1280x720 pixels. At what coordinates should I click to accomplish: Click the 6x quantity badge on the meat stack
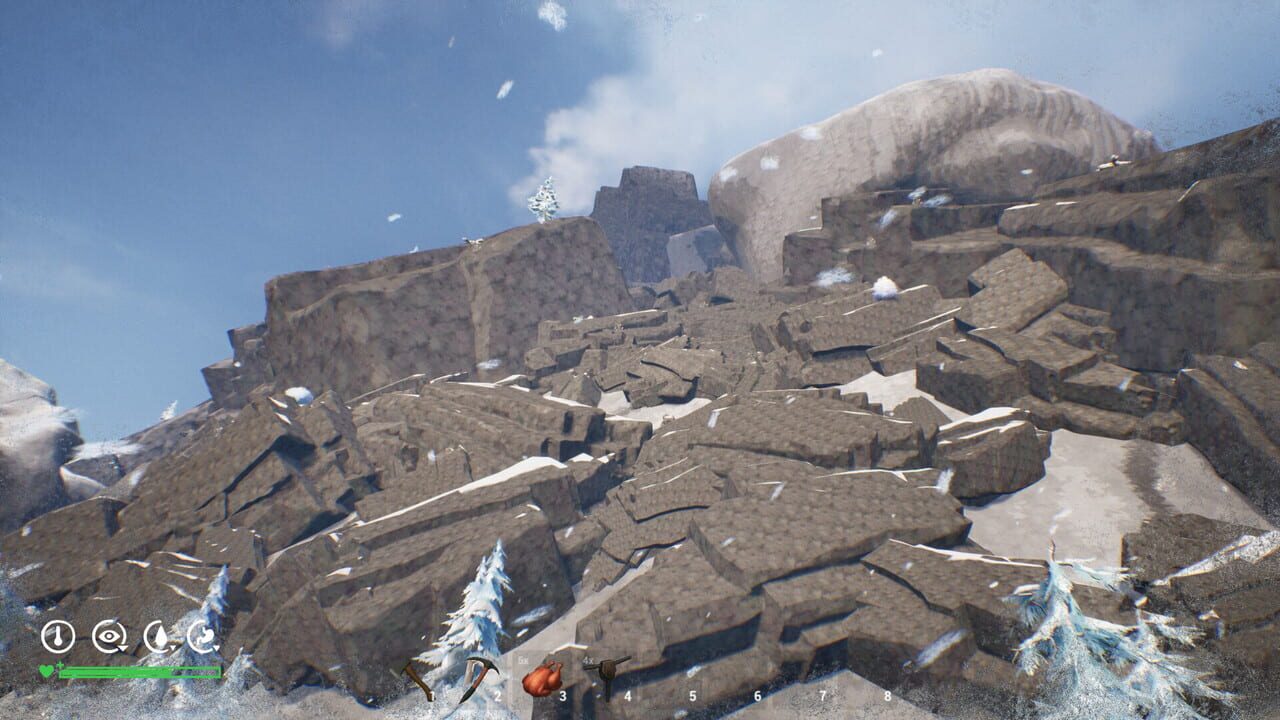[522, 660]
